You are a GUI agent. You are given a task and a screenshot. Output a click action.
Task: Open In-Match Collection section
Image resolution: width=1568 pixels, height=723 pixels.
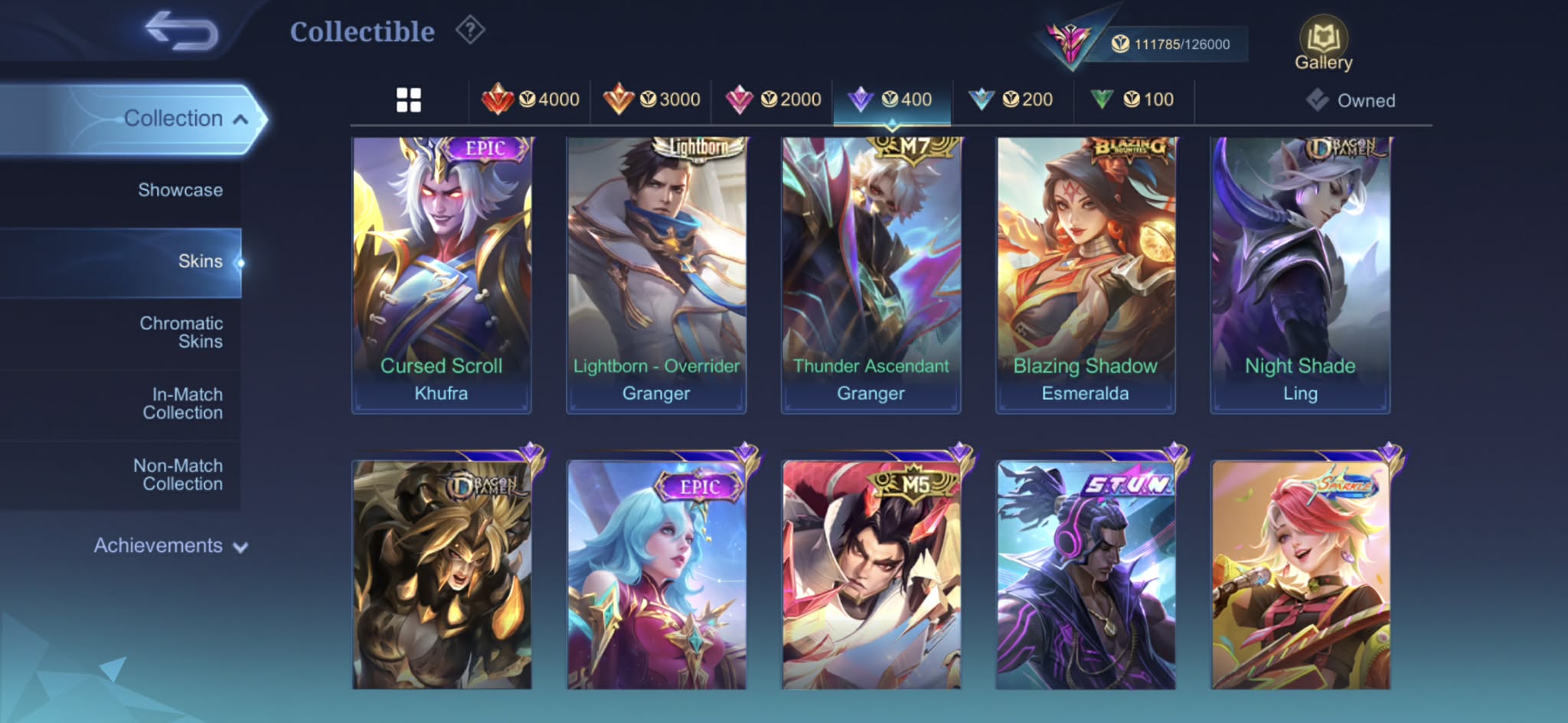tap(183, 404)
